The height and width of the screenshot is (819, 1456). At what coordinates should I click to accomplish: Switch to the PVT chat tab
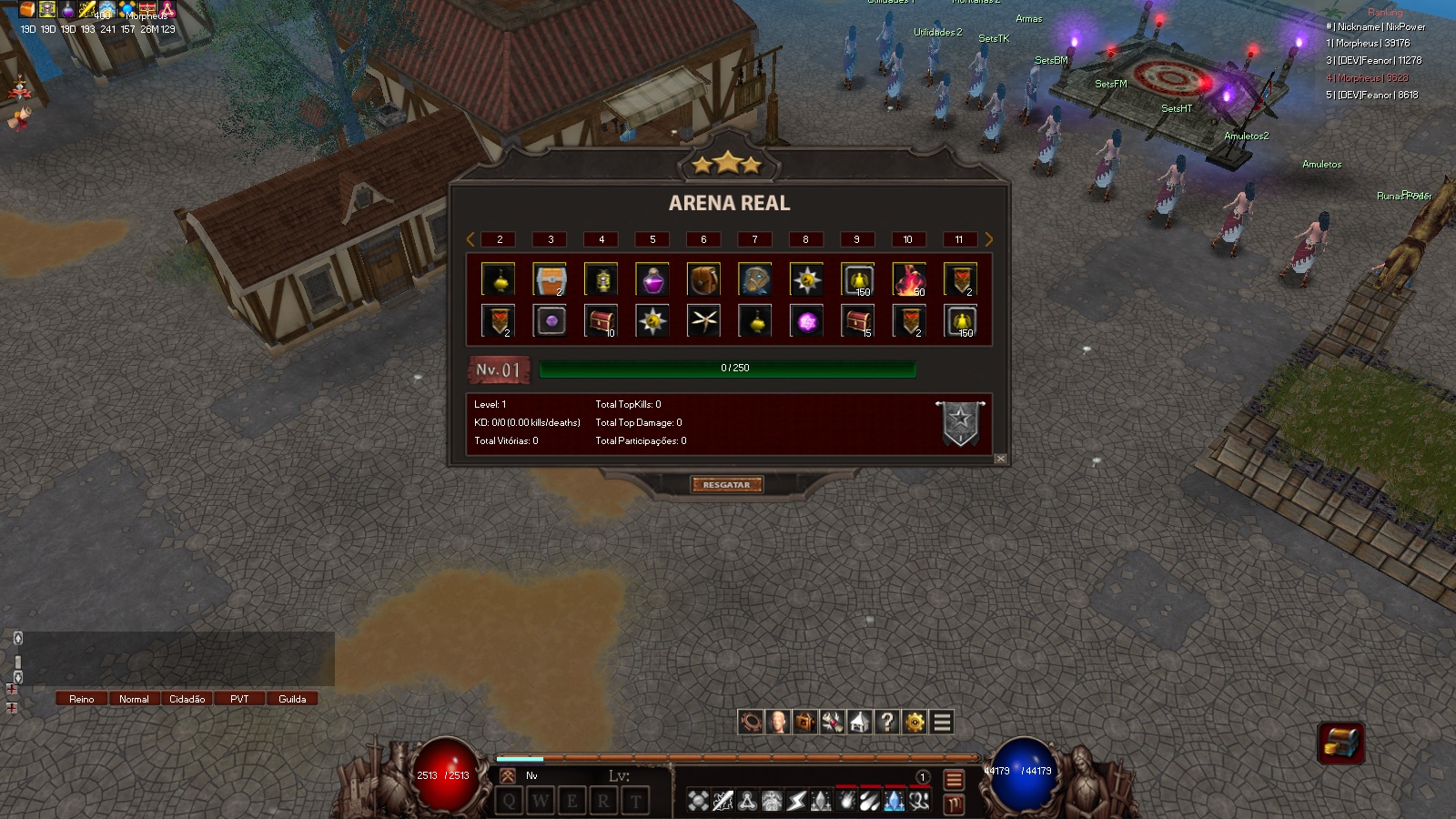coord(239,699)
